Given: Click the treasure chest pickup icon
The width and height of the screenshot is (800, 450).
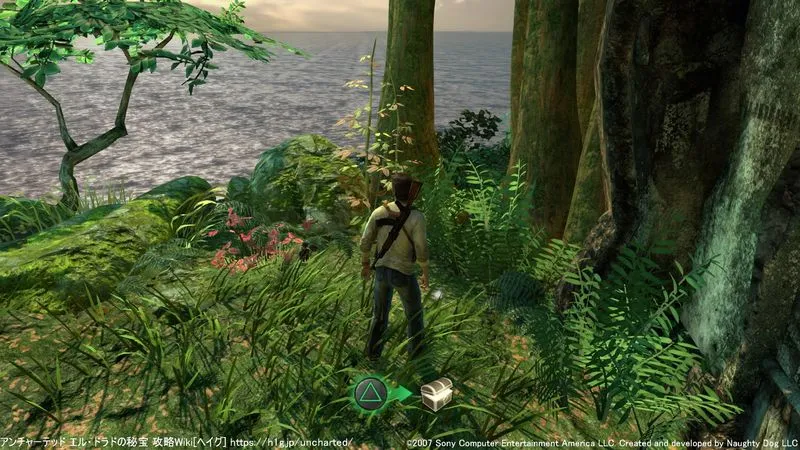Looking at the screenshot, I should click(x=436, y=393).
